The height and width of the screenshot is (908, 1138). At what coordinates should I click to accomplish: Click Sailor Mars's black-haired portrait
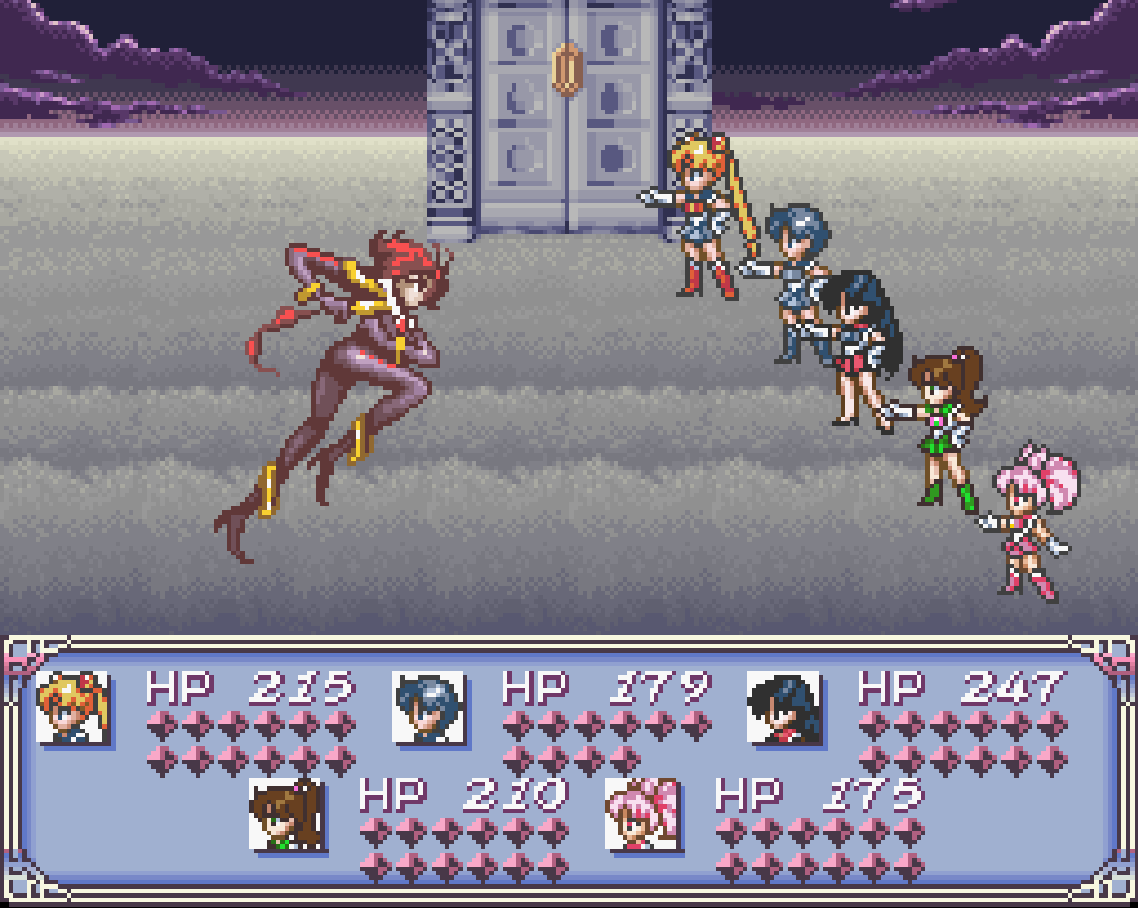click(x=784, y=707)
